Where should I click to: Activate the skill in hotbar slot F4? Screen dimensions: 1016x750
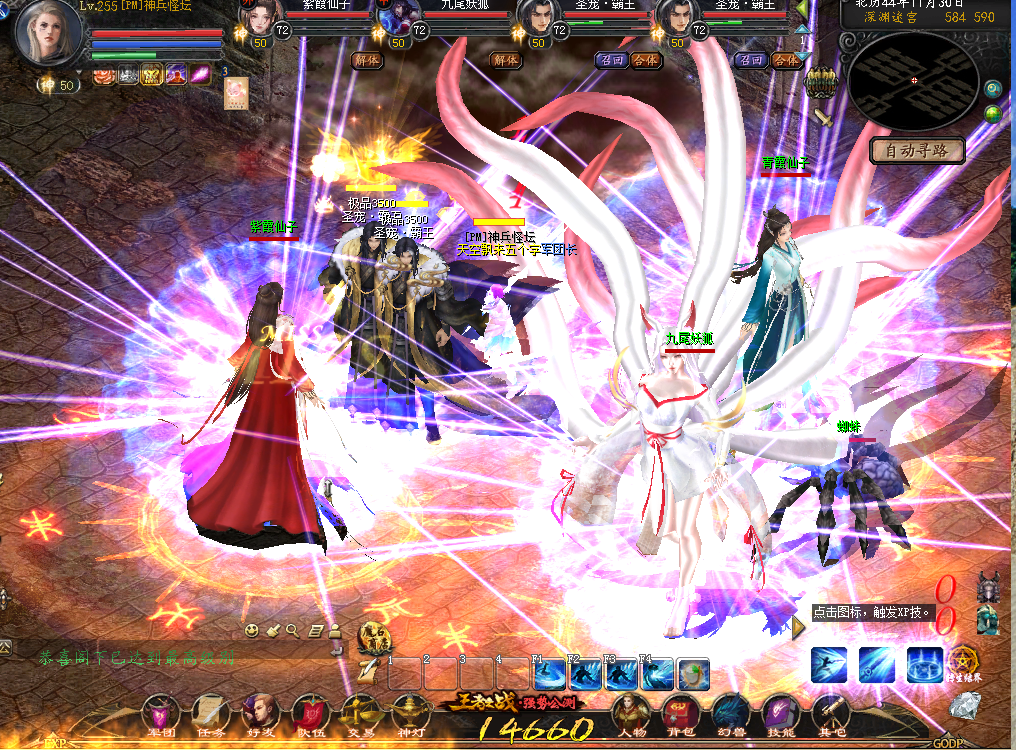(x=657, y=674)
